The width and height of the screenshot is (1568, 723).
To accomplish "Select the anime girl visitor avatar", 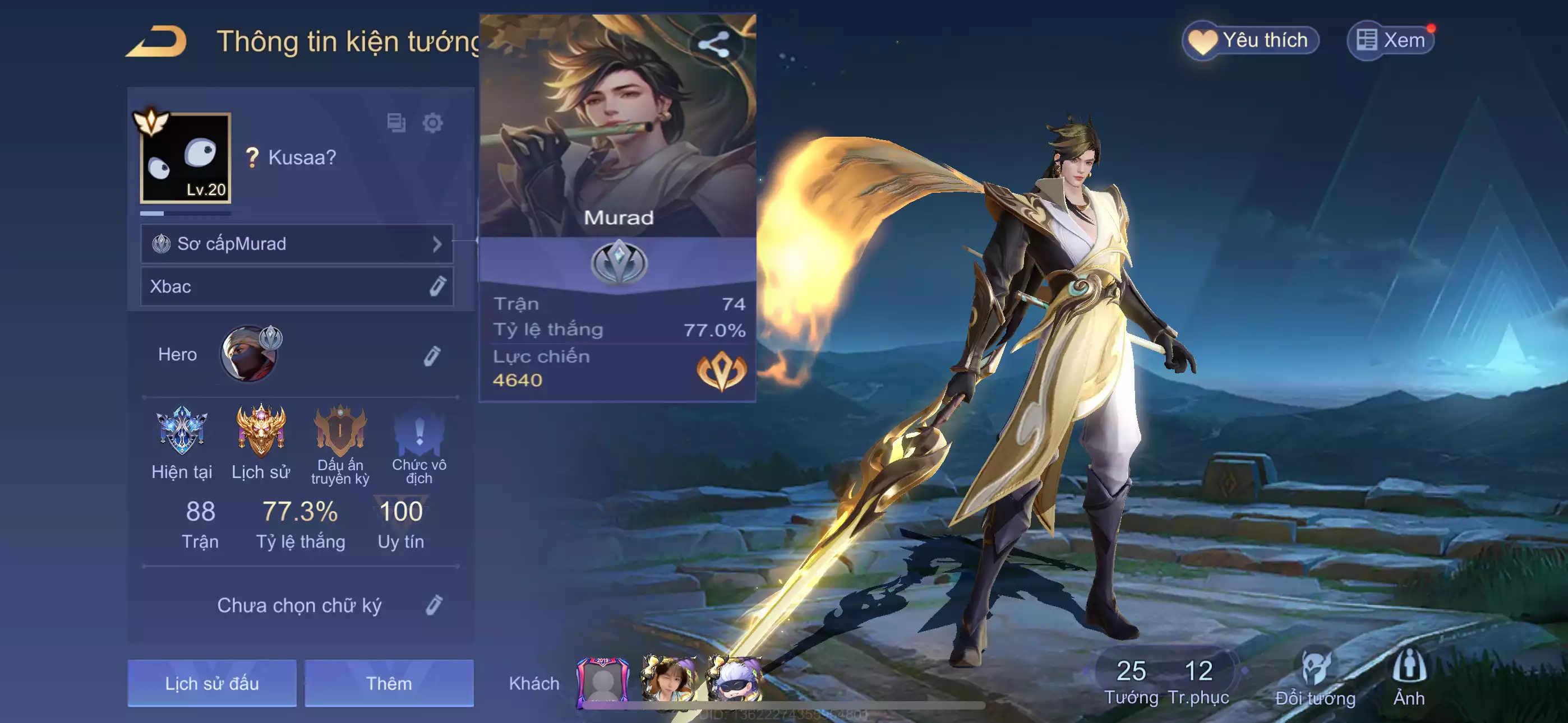I will tap(668, 680).
